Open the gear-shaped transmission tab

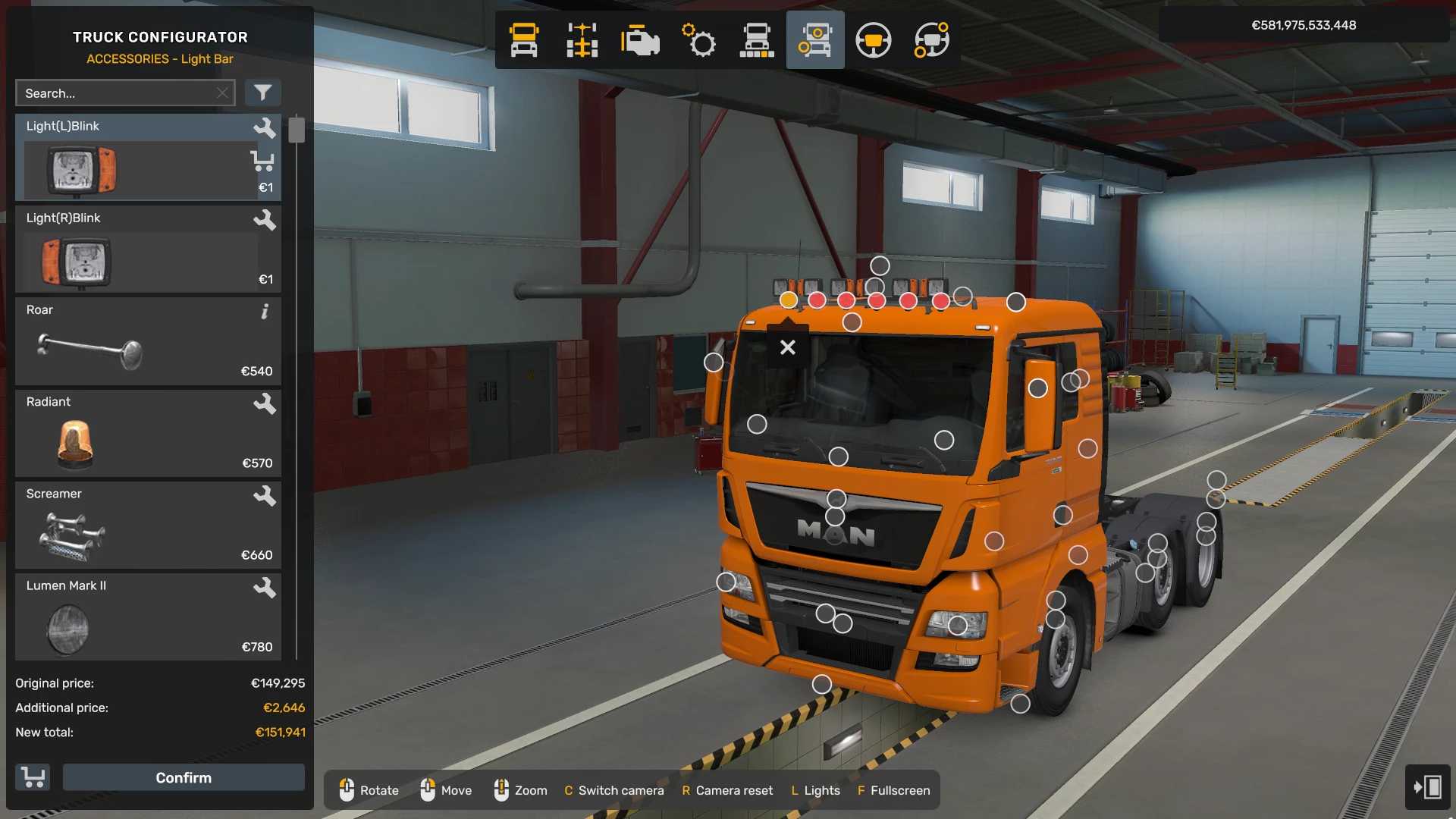(698, 40)
